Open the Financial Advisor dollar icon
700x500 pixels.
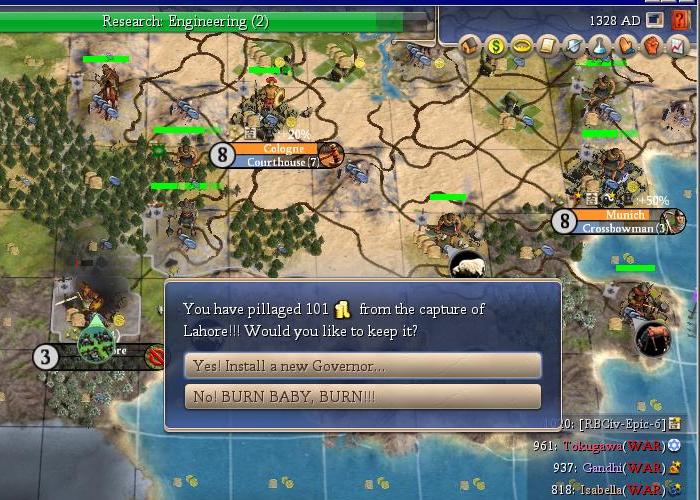coord(496,46)
